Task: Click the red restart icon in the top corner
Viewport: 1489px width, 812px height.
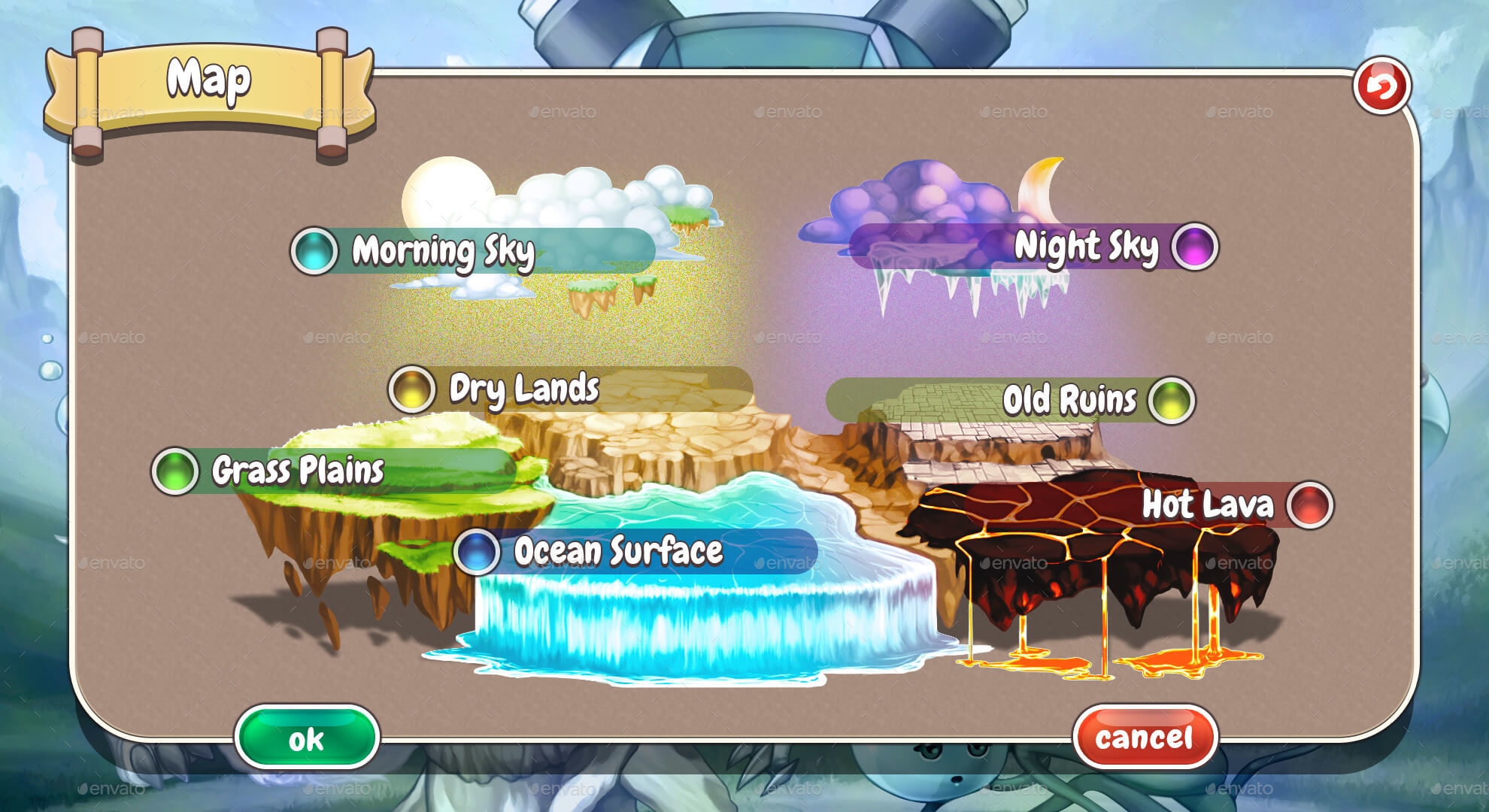Action: click(x=1384, y=86)
